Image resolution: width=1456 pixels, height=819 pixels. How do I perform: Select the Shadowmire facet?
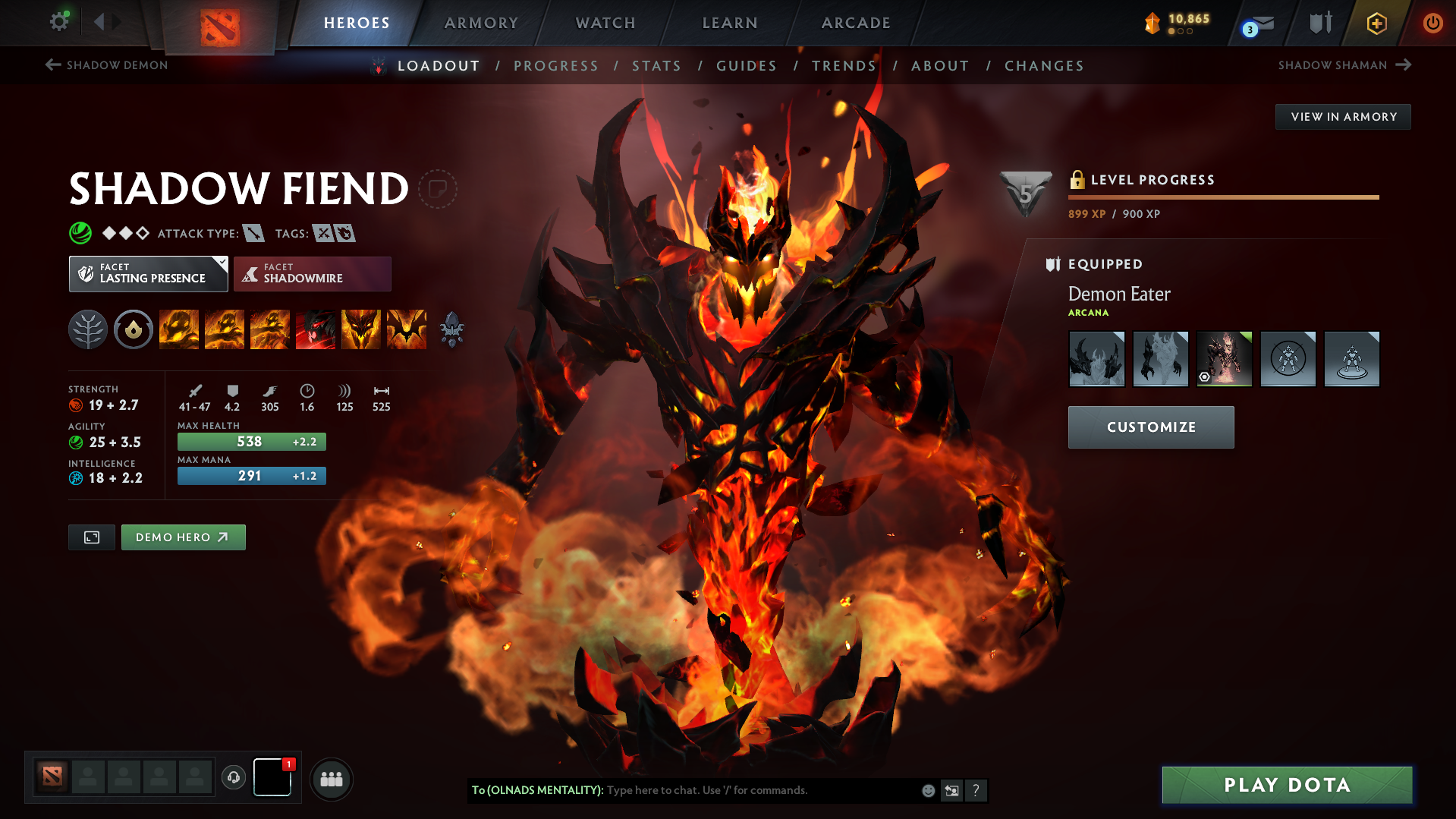312,274
